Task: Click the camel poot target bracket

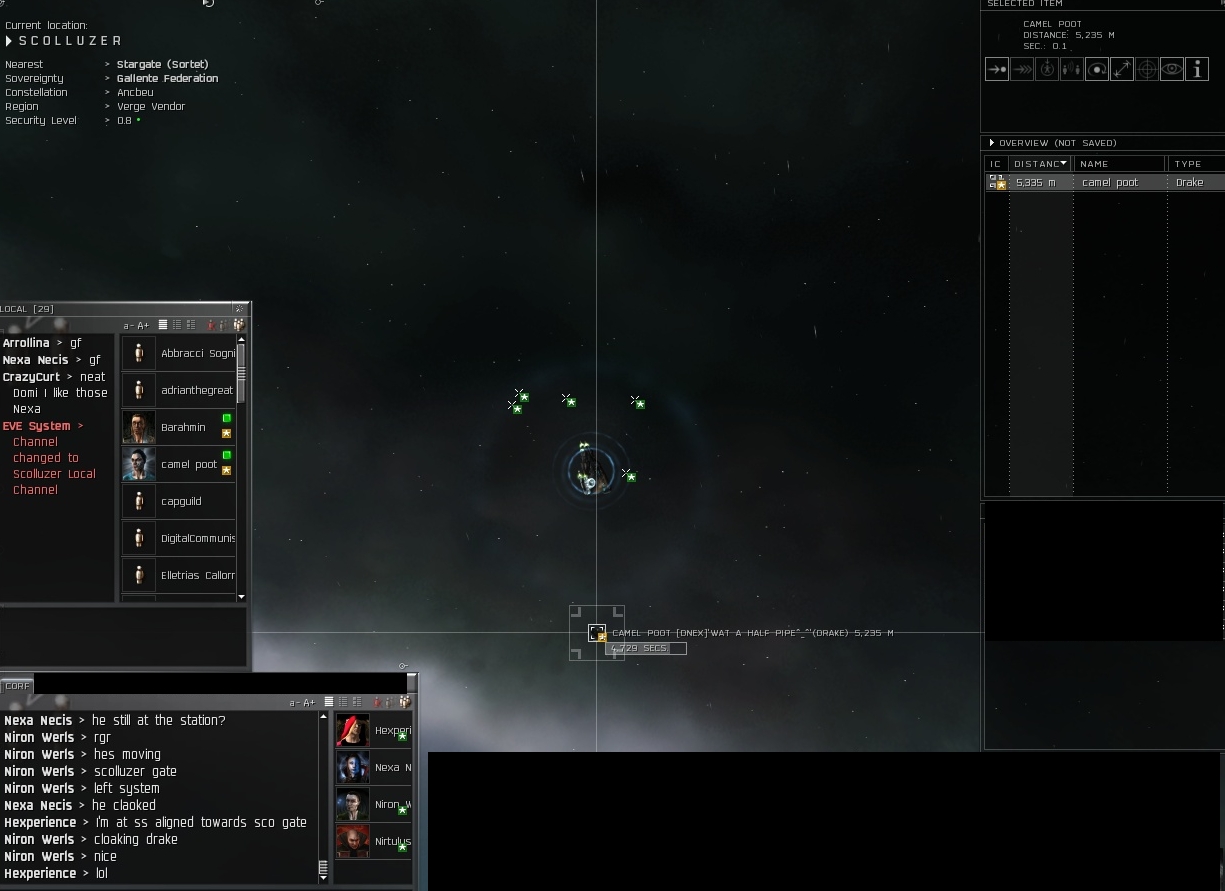Action: click(x=597, y=633)
